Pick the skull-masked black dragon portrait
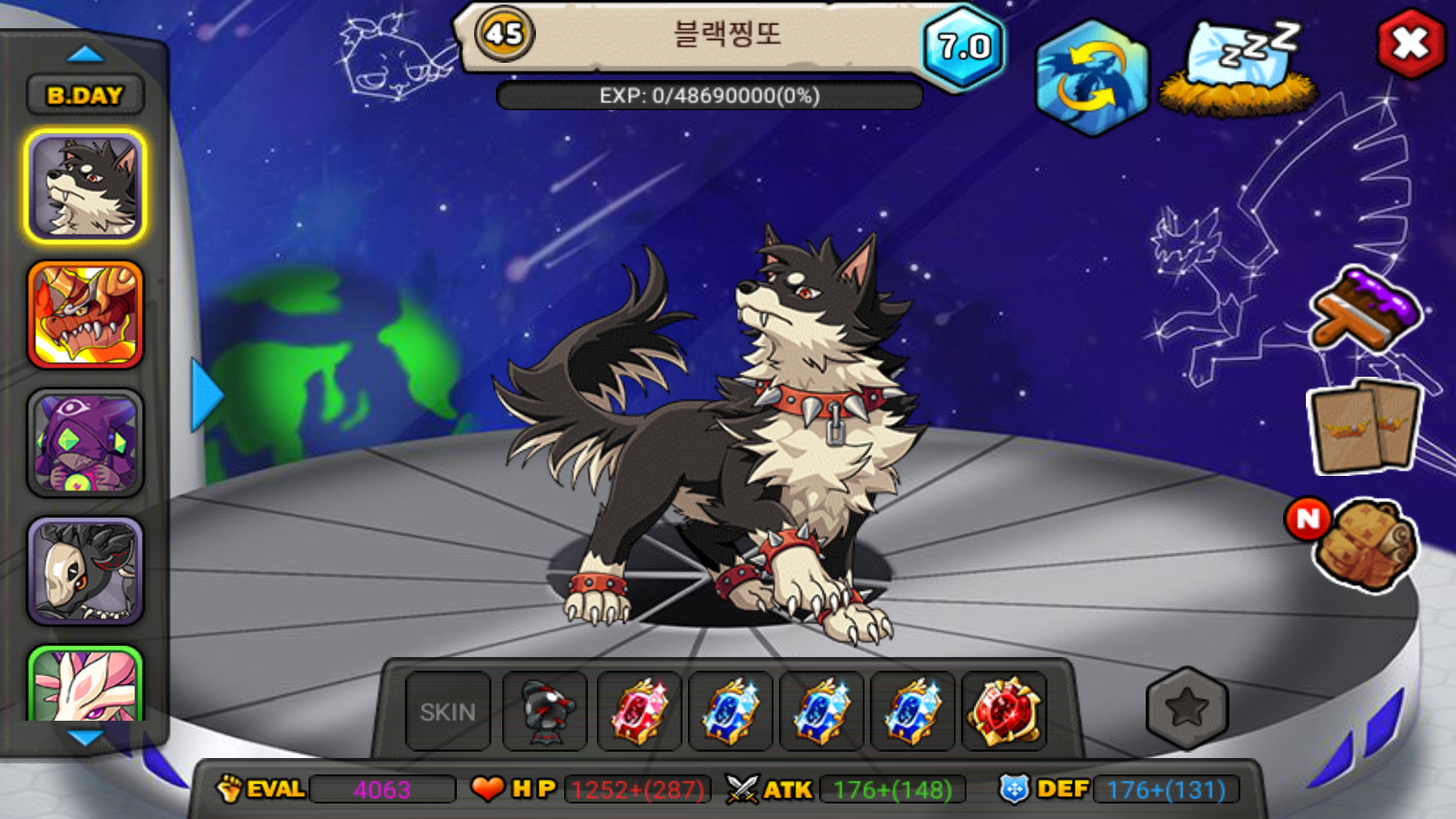1456x819 pixels. click(x=86, y=571)
